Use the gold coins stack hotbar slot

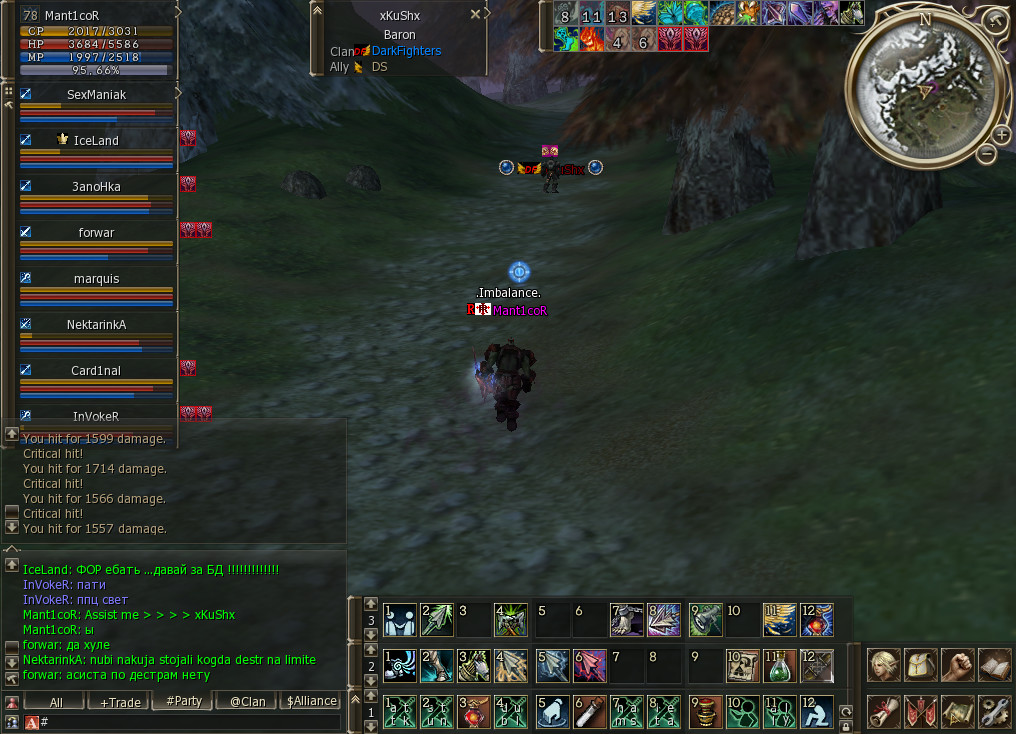point(706,710)
